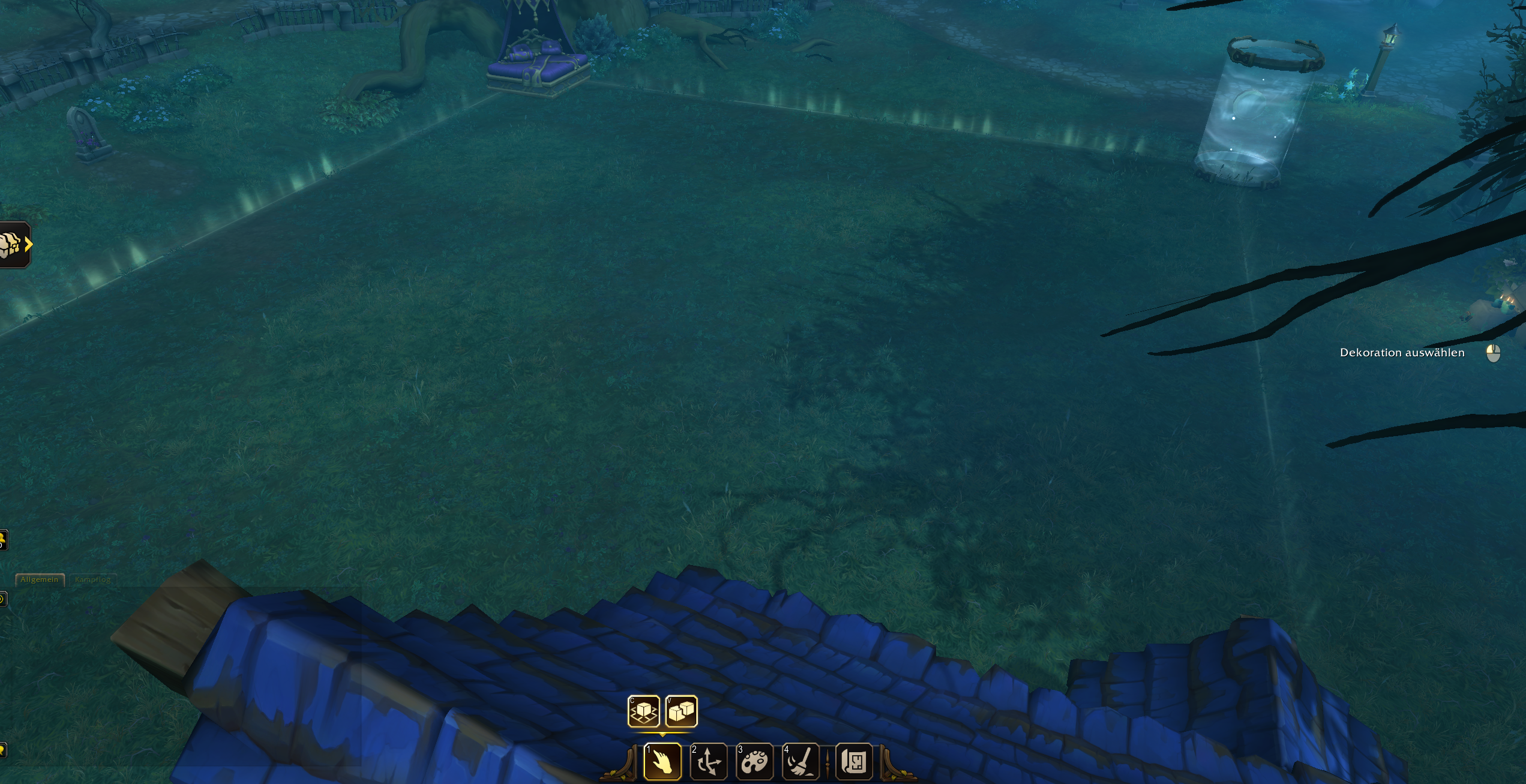Switch to the Allgemein chat tab

pos(40,579)
